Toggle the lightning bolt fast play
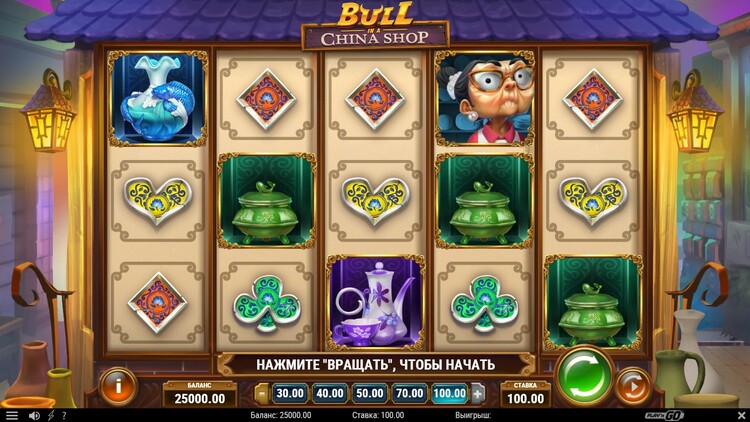The image size is (750, 422). 50,415
